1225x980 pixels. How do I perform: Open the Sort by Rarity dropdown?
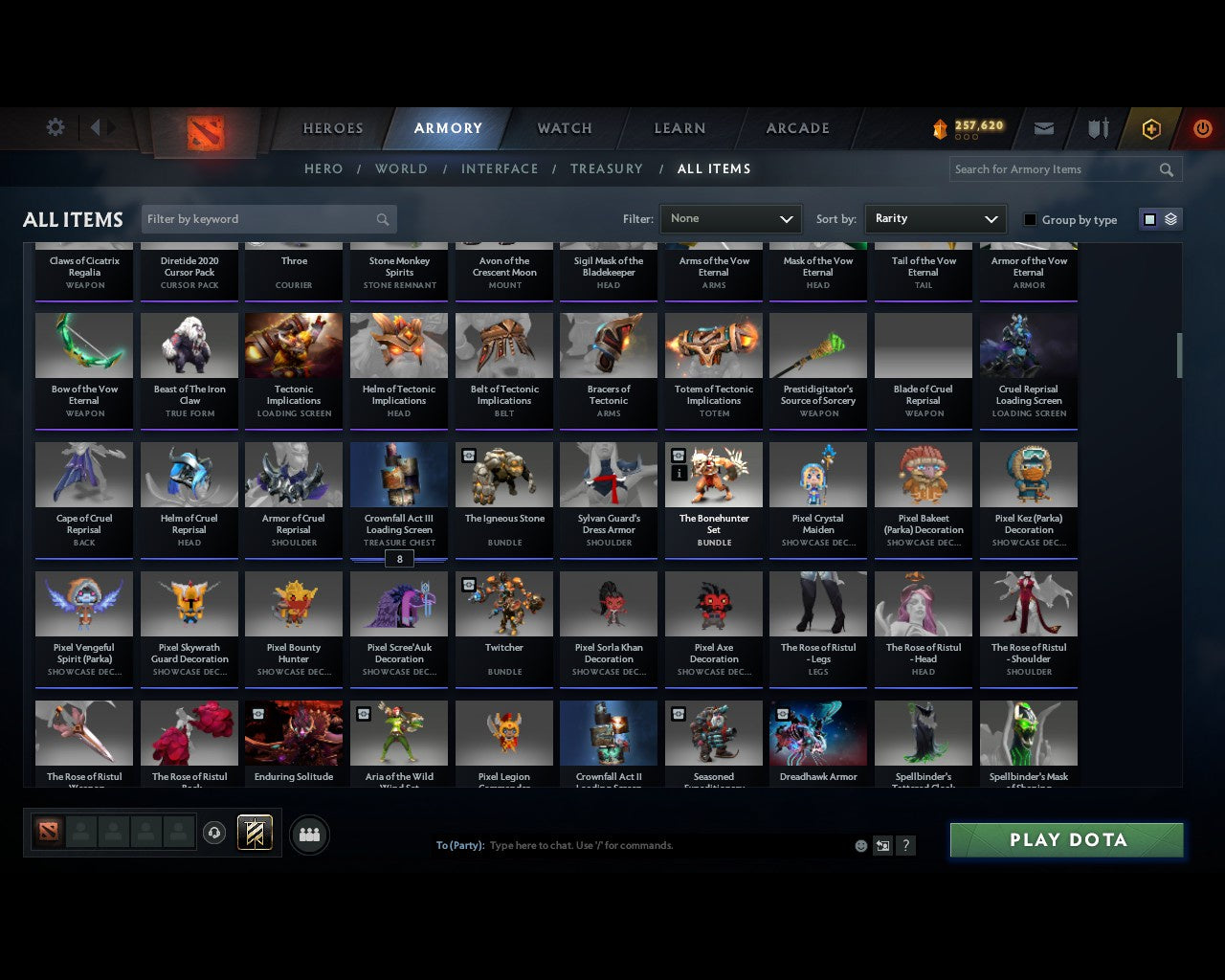(935, 218)
